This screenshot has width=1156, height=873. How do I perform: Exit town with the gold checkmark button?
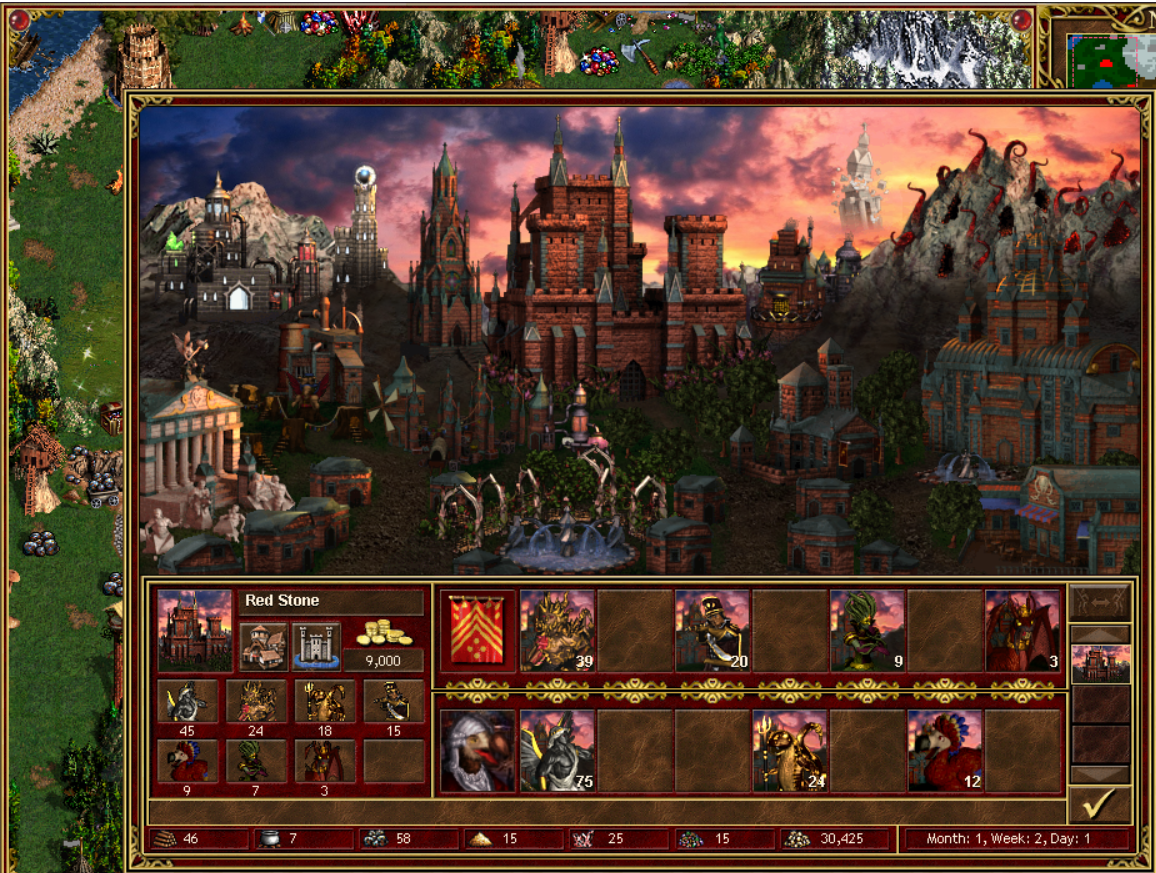point(1100,805)
